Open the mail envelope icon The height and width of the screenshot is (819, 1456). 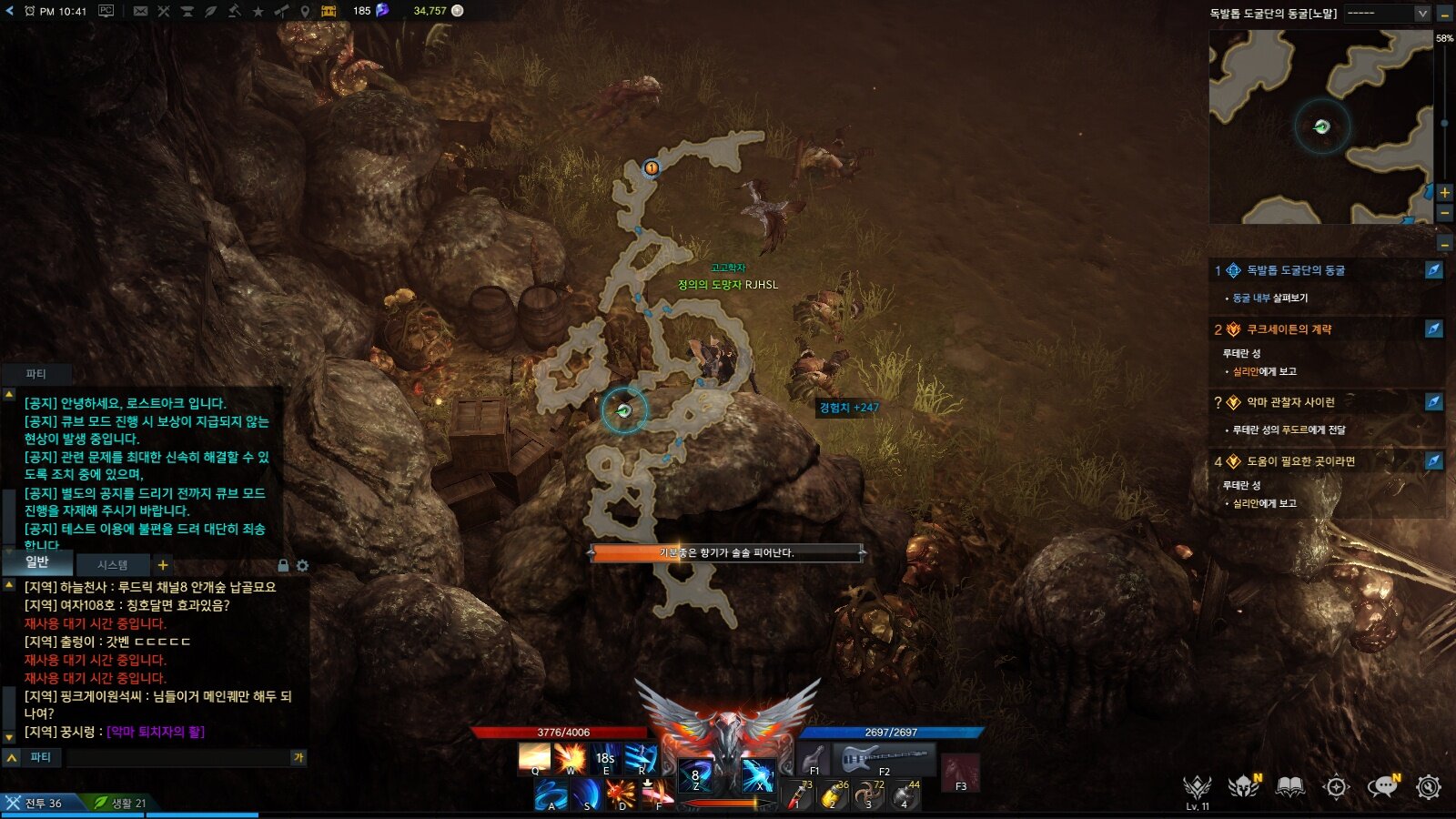click(140, 11)
